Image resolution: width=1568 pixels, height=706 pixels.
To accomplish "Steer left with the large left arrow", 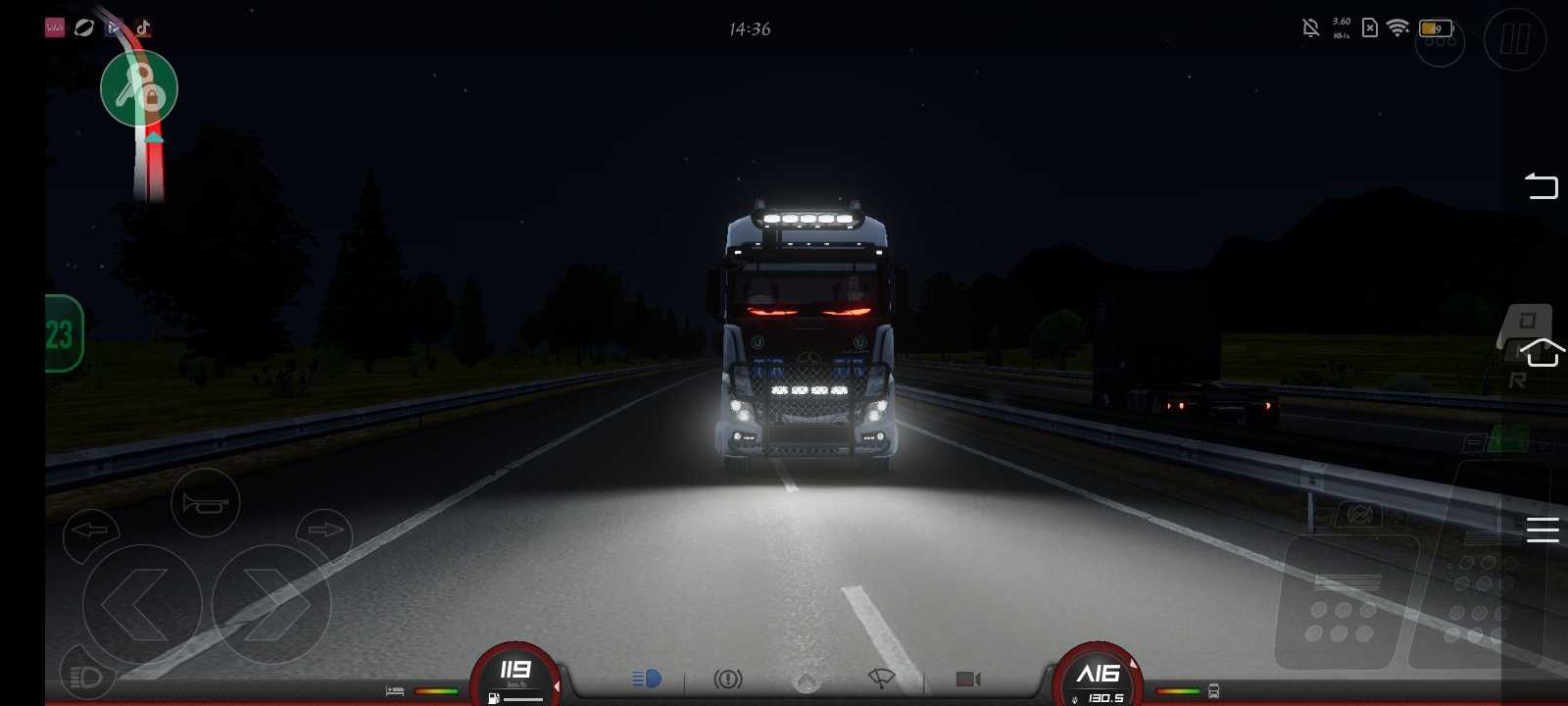I will click(141, 604).
